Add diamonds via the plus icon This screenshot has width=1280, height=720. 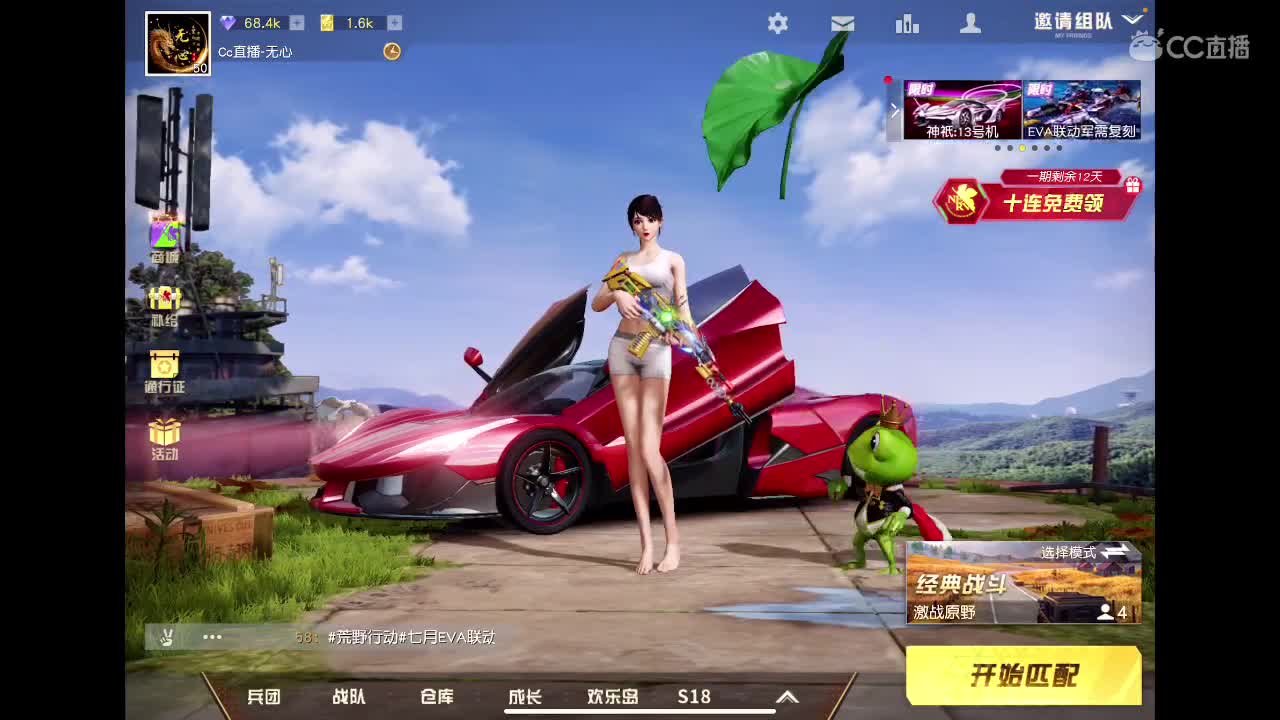297,23
